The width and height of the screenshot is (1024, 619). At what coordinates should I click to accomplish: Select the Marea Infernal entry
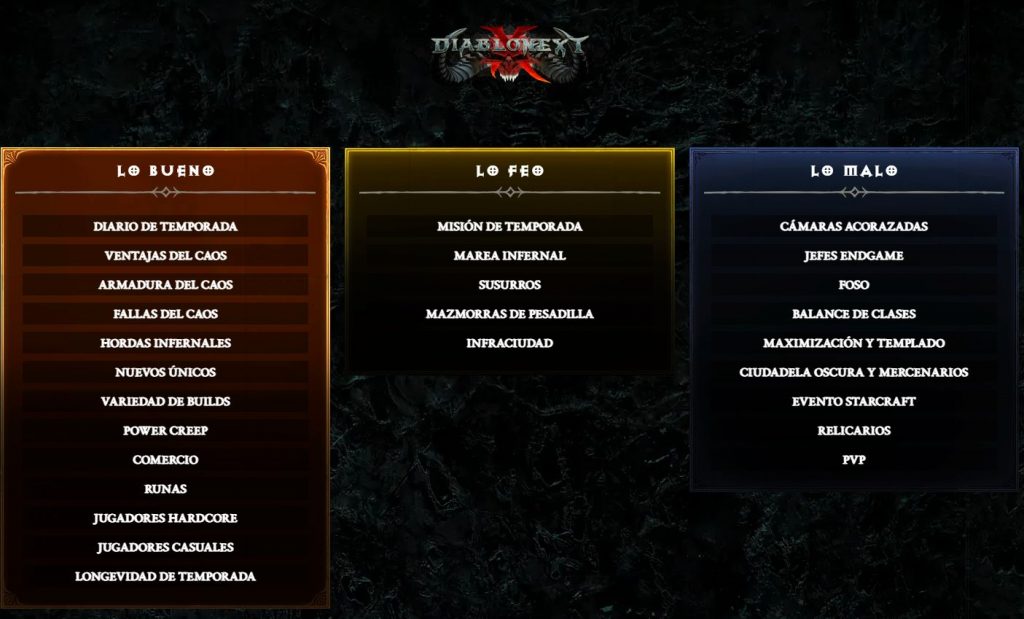[509, 256]
